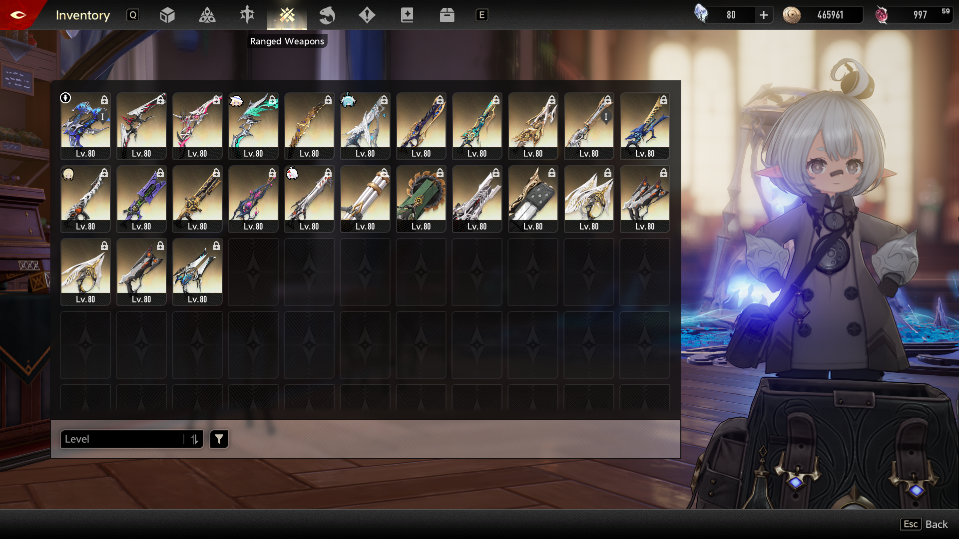Switch to the triangle cluster inventory tab
Screen dimensions: 959x539
(207, 15)
